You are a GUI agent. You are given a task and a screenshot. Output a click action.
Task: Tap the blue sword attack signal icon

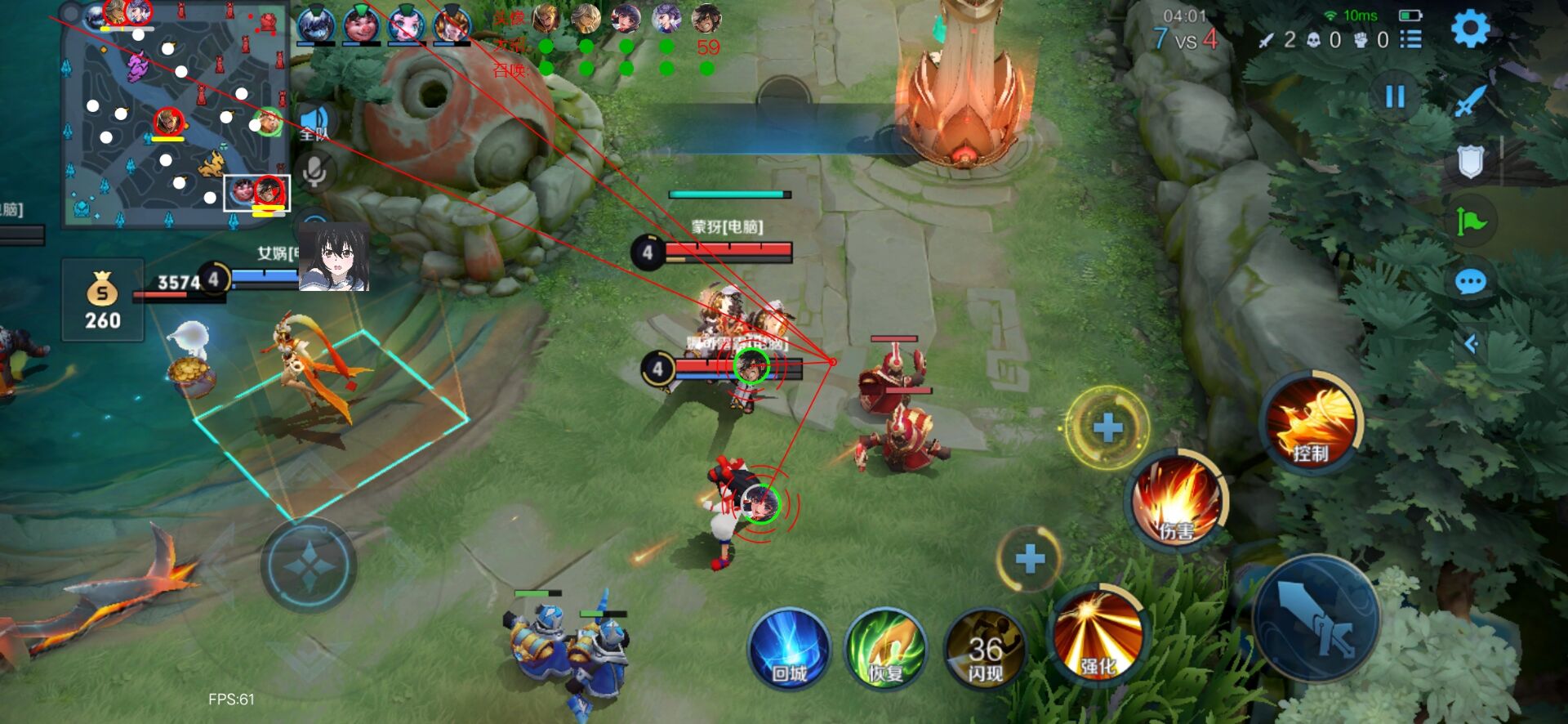click(x=1470, y=101)
